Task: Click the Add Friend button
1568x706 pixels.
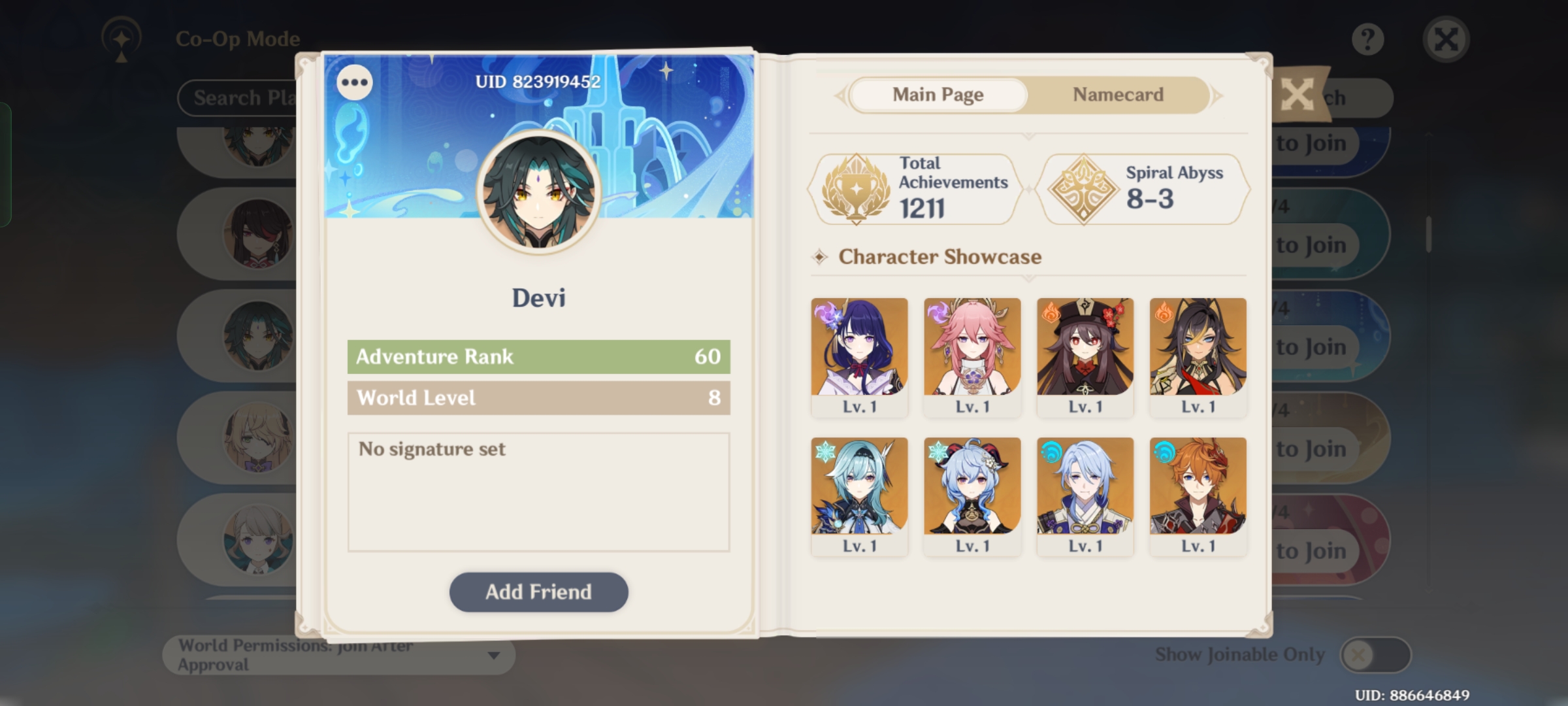Action: coord(538,592)
